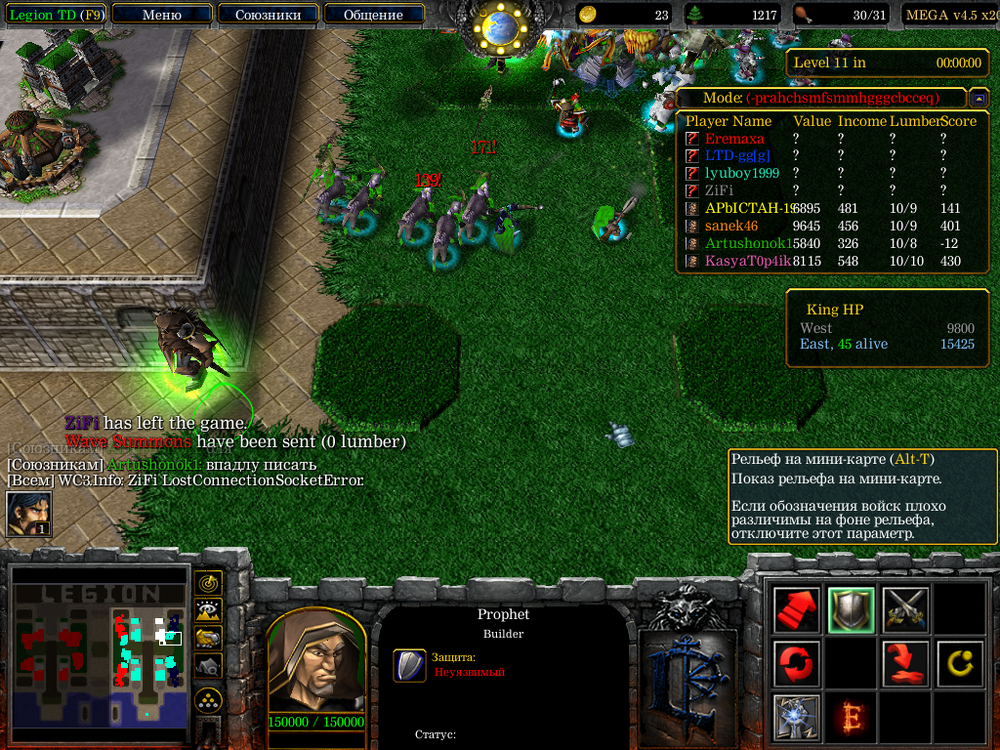Image resolution: width=1000 pixels, height=750 pixels.
Task: Open the Меню game menu
Action: click(162, 15)
